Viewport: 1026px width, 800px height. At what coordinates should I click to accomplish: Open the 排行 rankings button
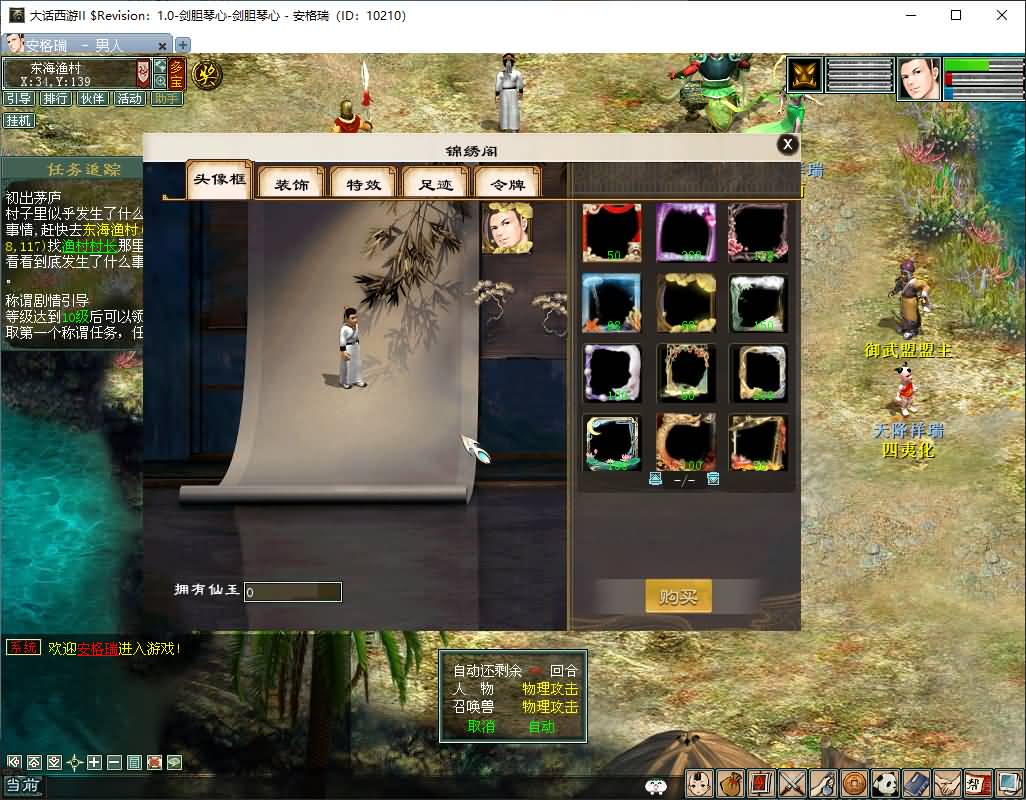(x=55, y=99)
